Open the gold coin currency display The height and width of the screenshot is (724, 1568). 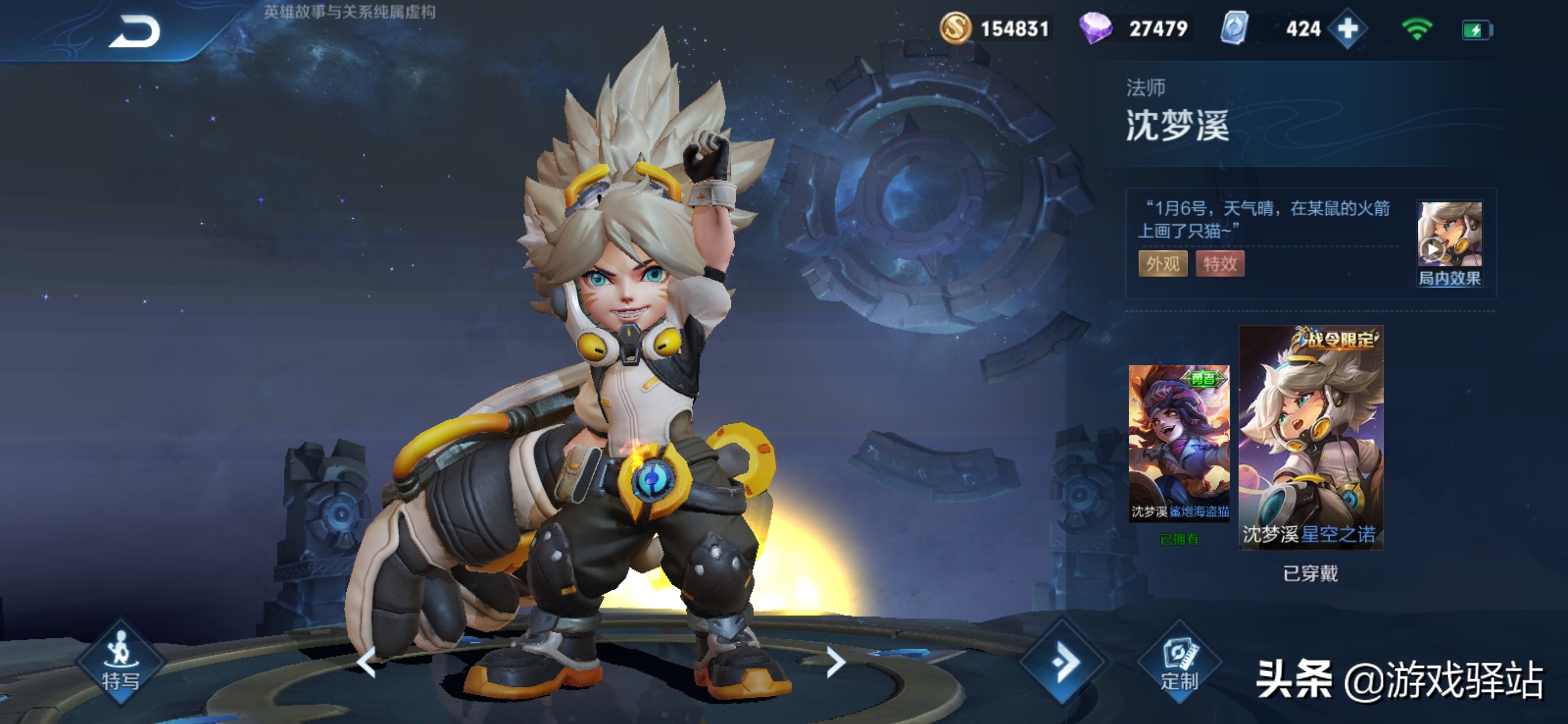(995, 29)
